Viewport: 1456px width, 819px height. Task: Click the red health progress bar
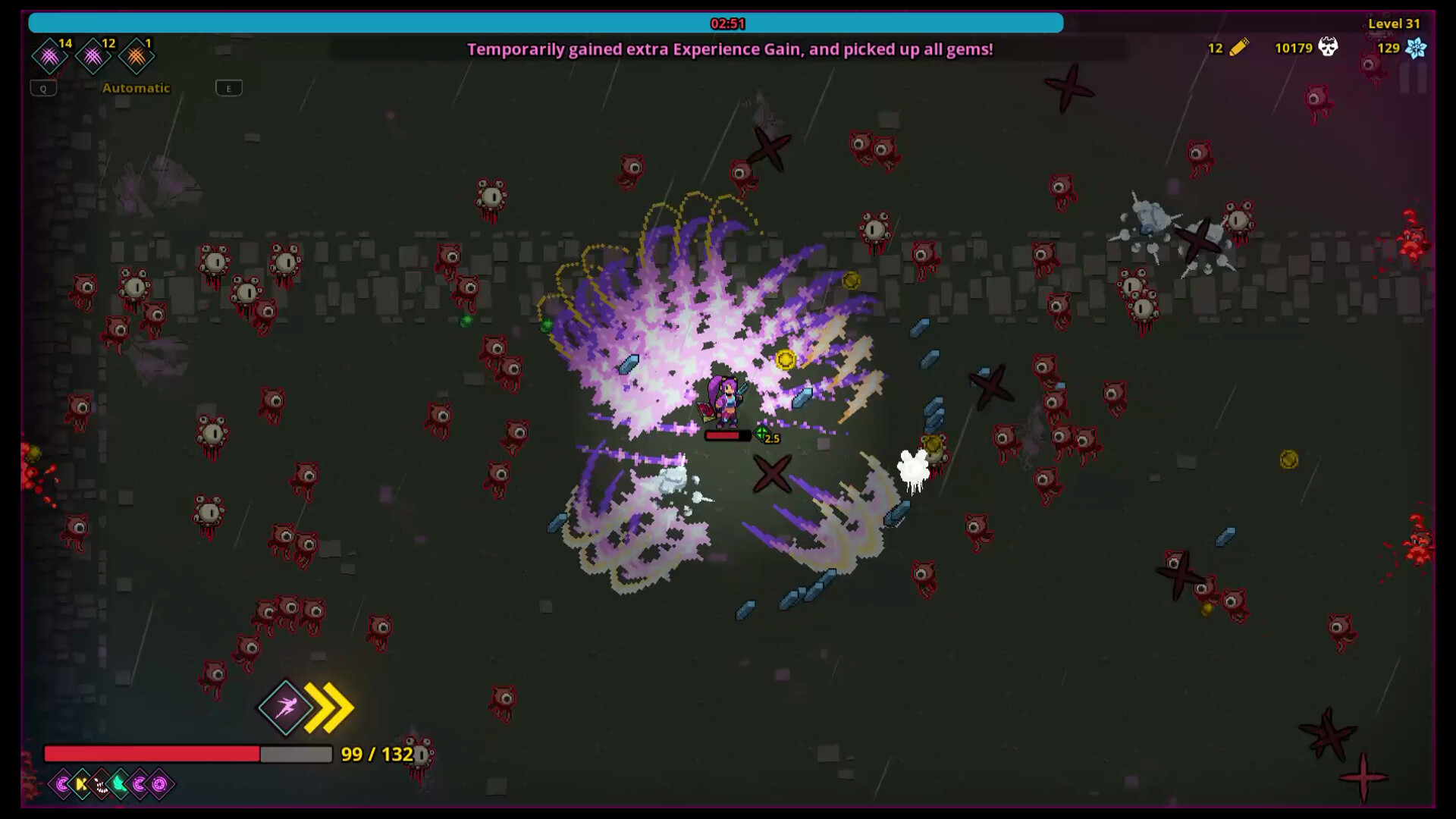152,755
